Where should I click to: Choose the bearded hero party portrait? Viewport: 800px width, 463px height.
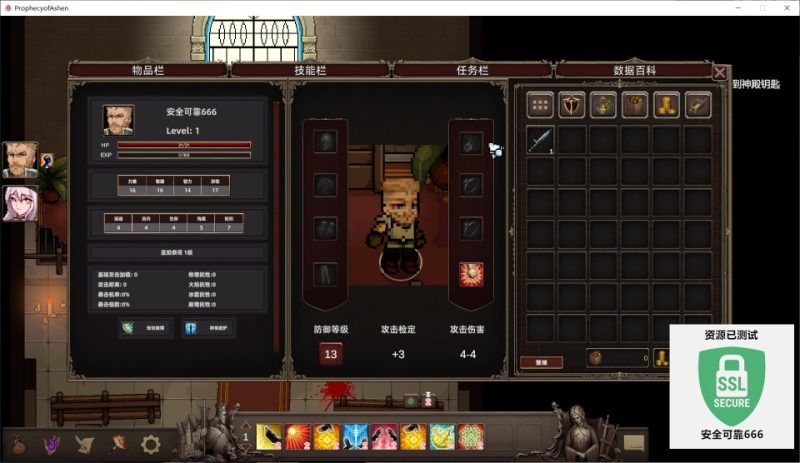[x=20, y=158]
